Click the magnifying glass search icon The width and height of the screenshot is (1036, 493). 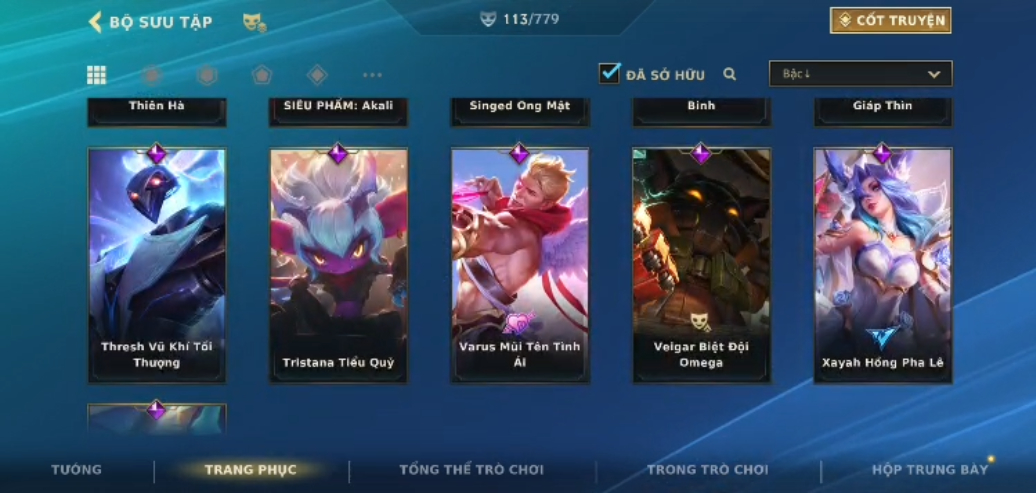click(x=730, y=74)
